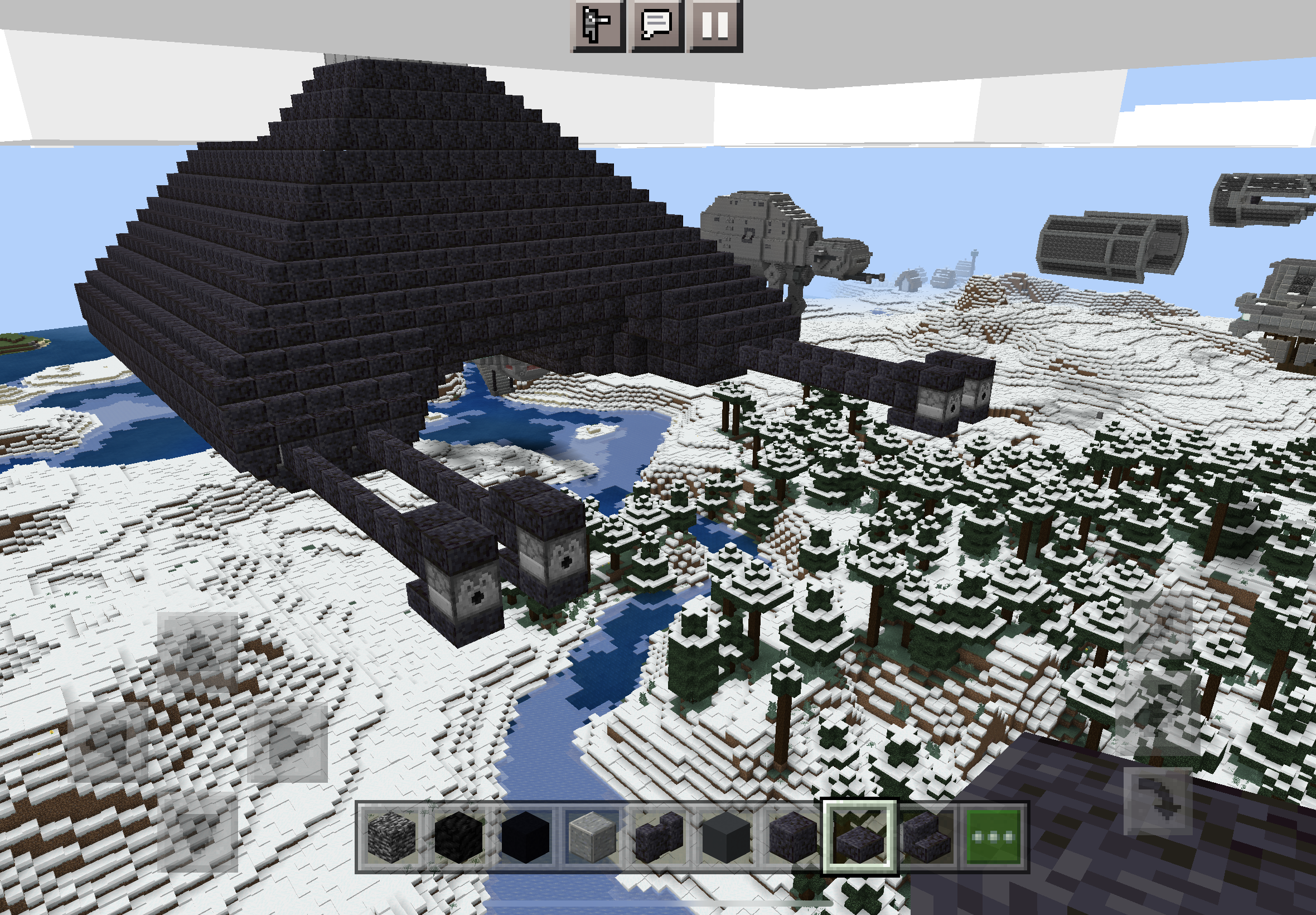Image resolution: width=1316 pixels, height=915 pixels.
Task: Tap the move forward D-pad arrow
Action: click(x=197, y=652)
